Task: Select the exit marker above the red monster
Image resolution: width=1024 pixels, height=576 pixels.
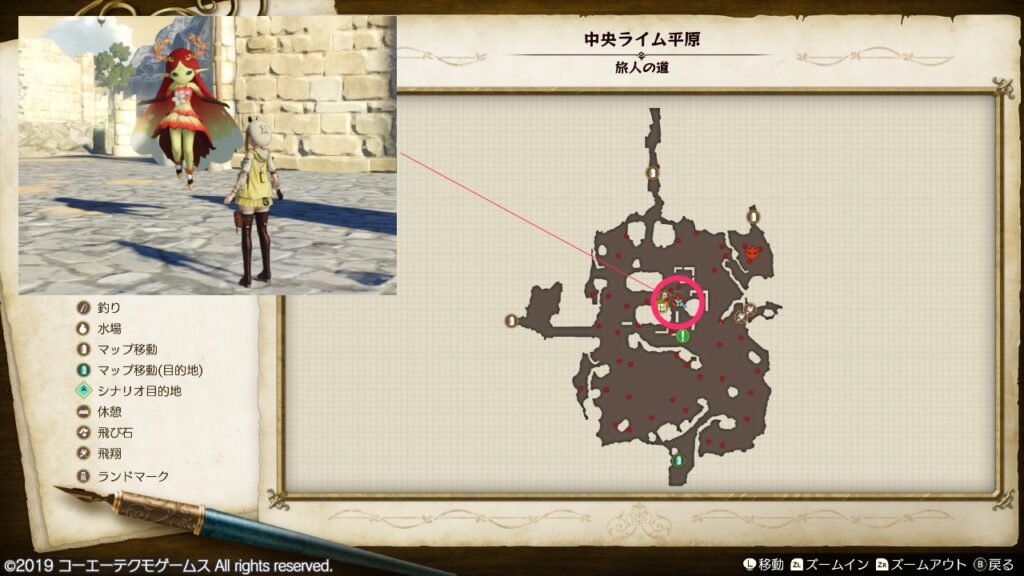Action: (753, 215)
